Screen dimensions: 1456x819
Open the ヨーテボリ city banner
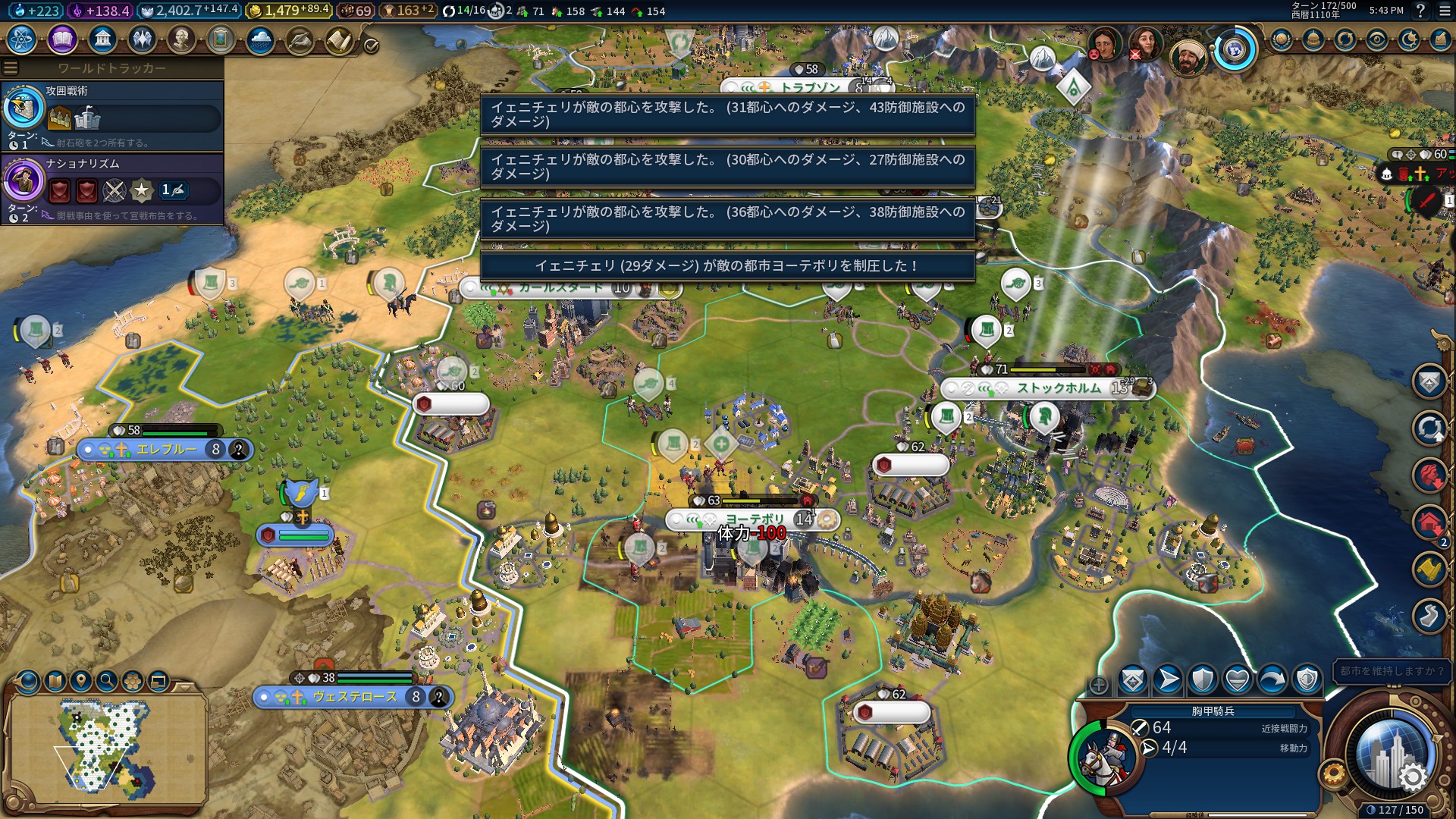click(753, 519)
